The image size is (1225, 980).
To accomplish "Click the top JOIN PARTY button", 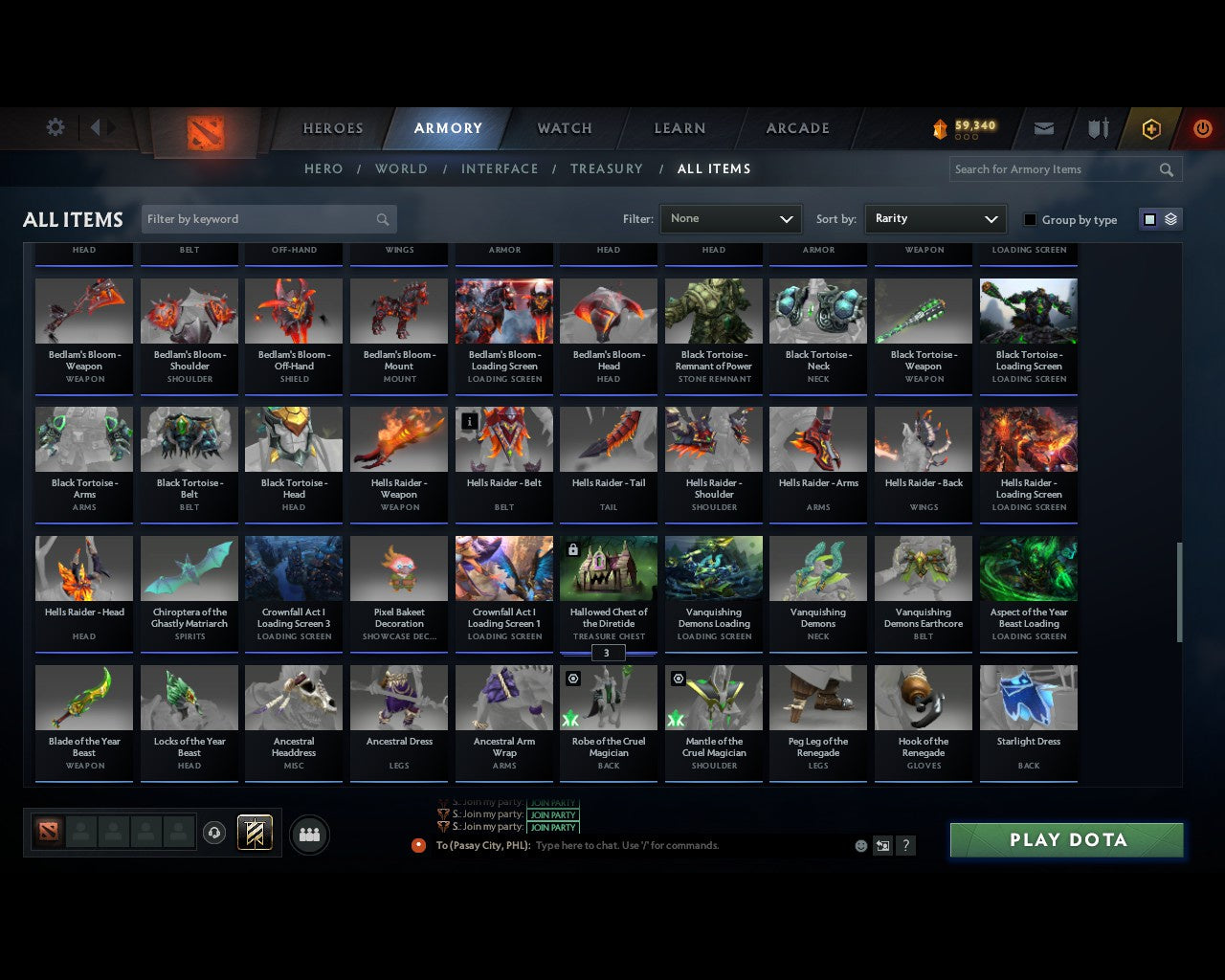I will coord(553,804).
